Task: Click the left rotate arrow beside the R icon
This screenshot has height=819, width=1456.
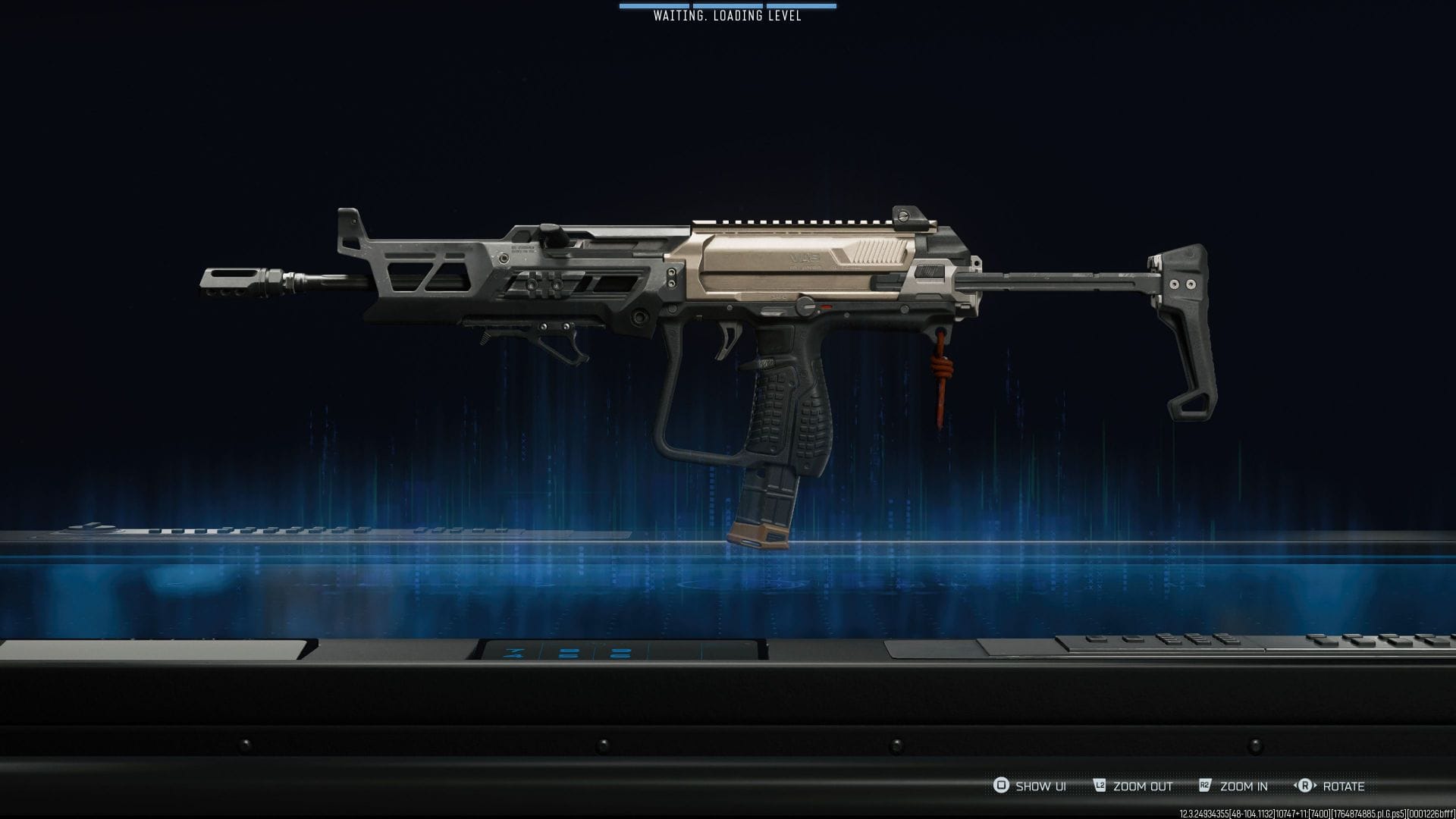Action: [1294, 786]
